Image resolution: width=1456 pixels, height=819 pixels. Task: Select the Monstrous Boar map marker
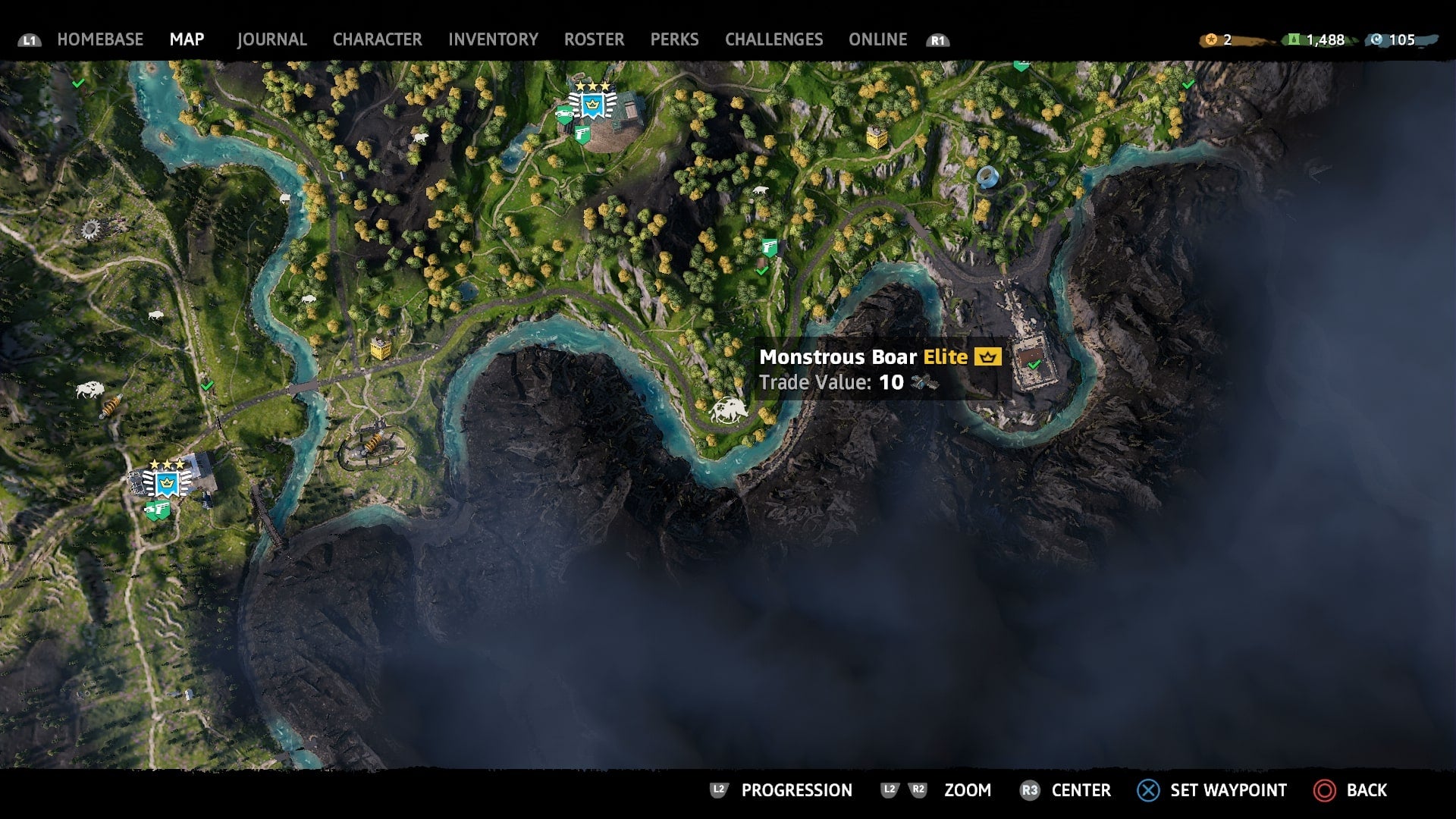728,410
